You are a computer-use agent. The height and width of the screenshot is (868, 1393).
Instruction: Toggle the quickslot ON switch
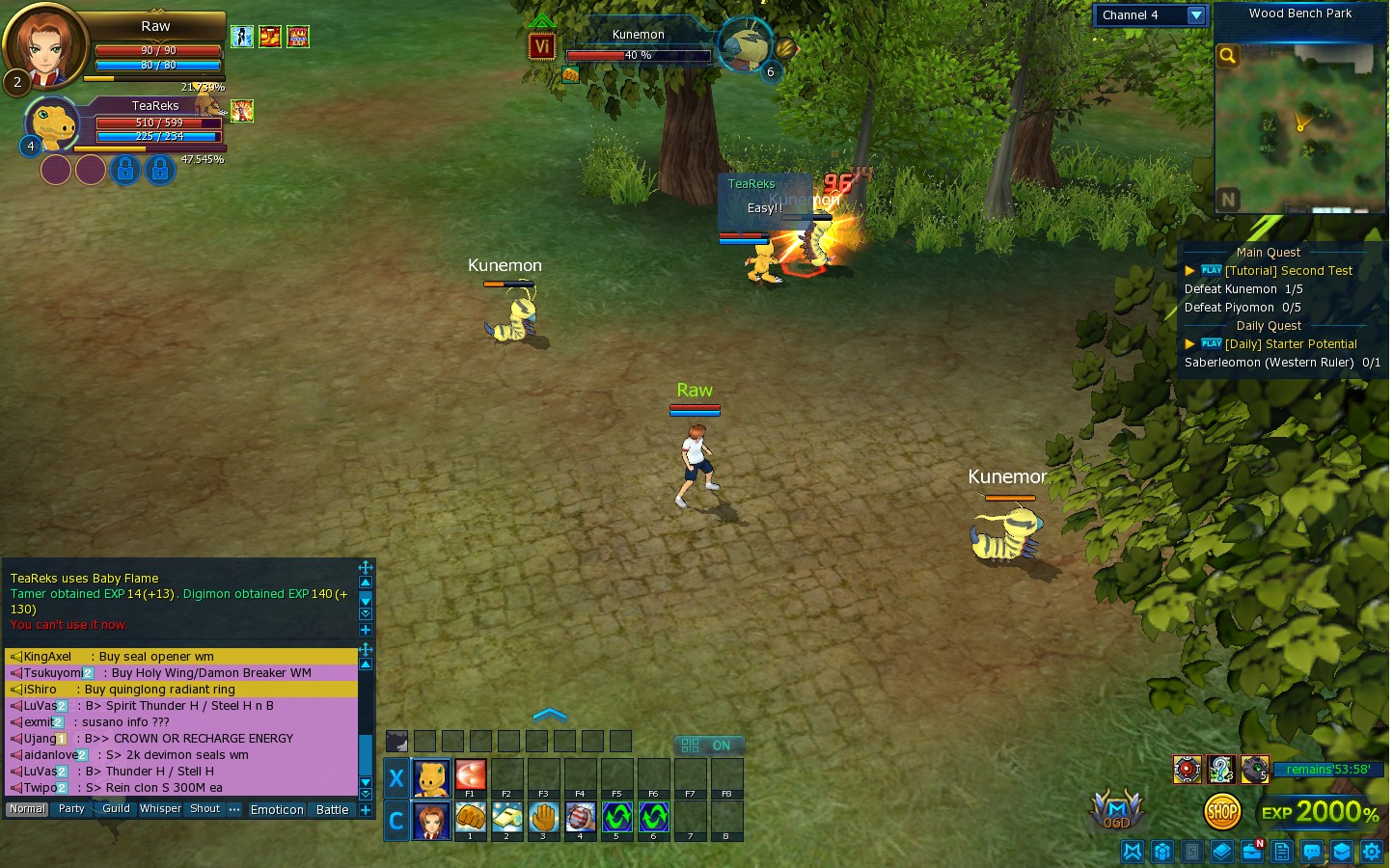(707, 746)
